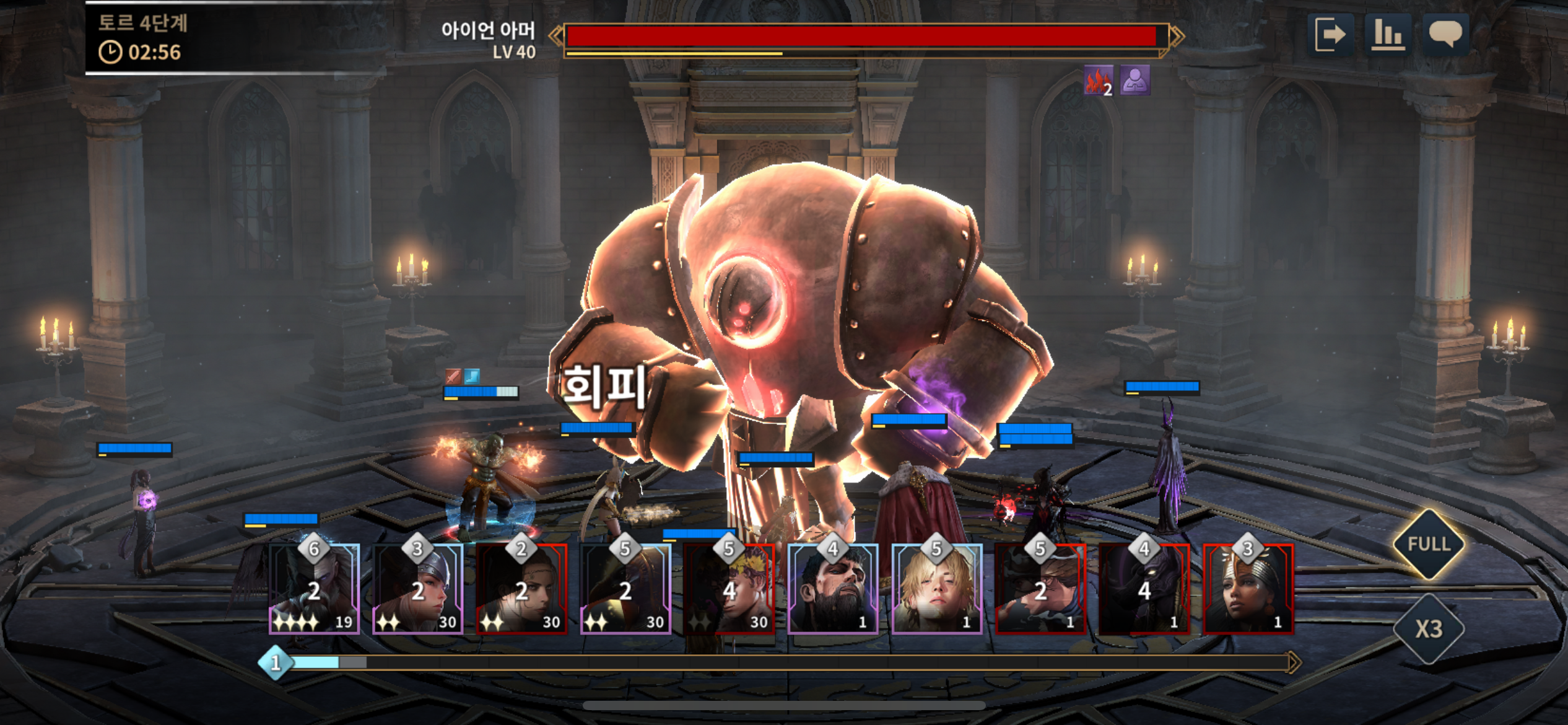Choose the helmeted valkyrie hero card
The width and height of the screenshot is (1568, 725).
point(418,589)
